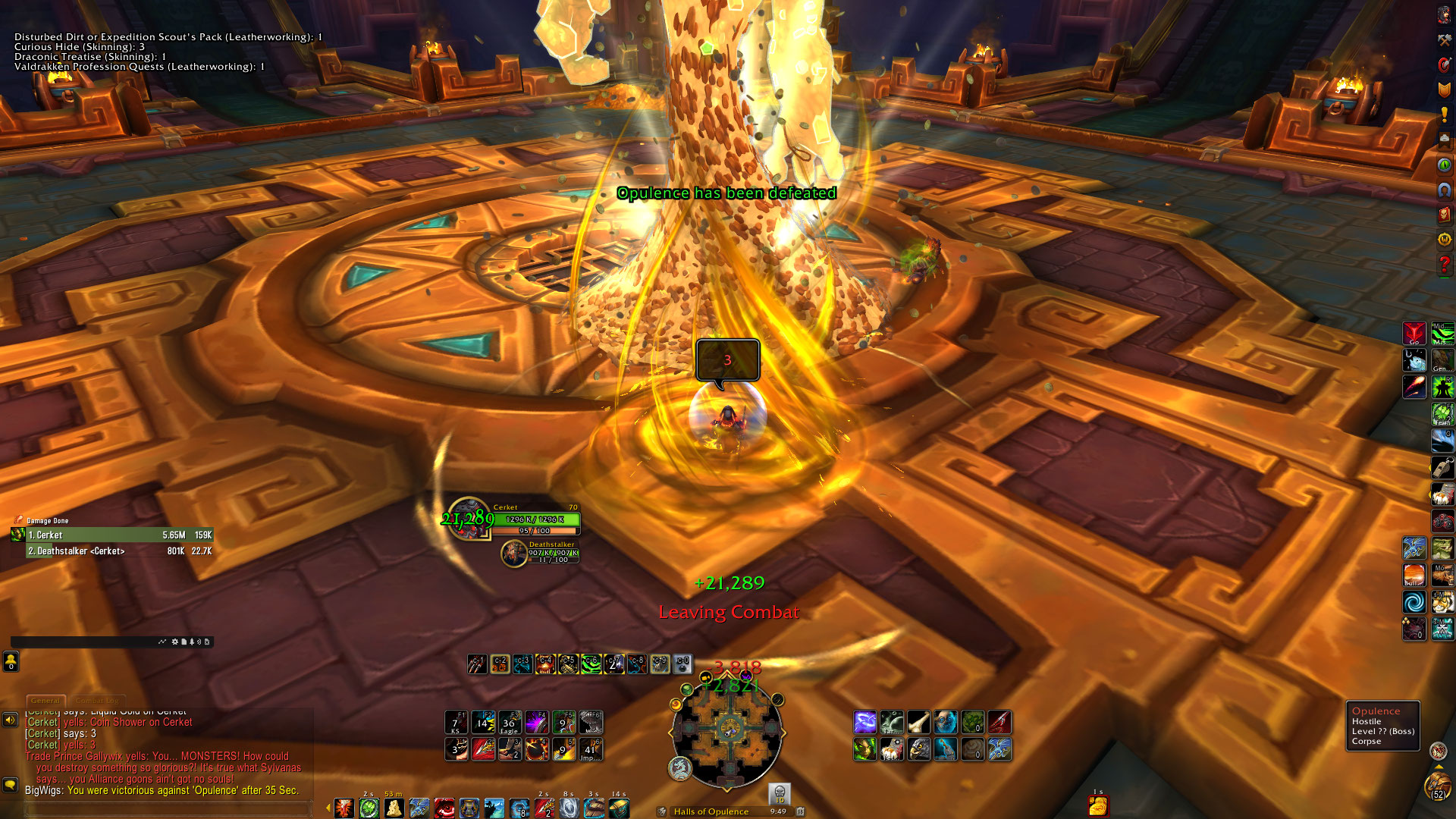
Task: Use the F1 KS ability slot
Action: click(x=456, y=723)
